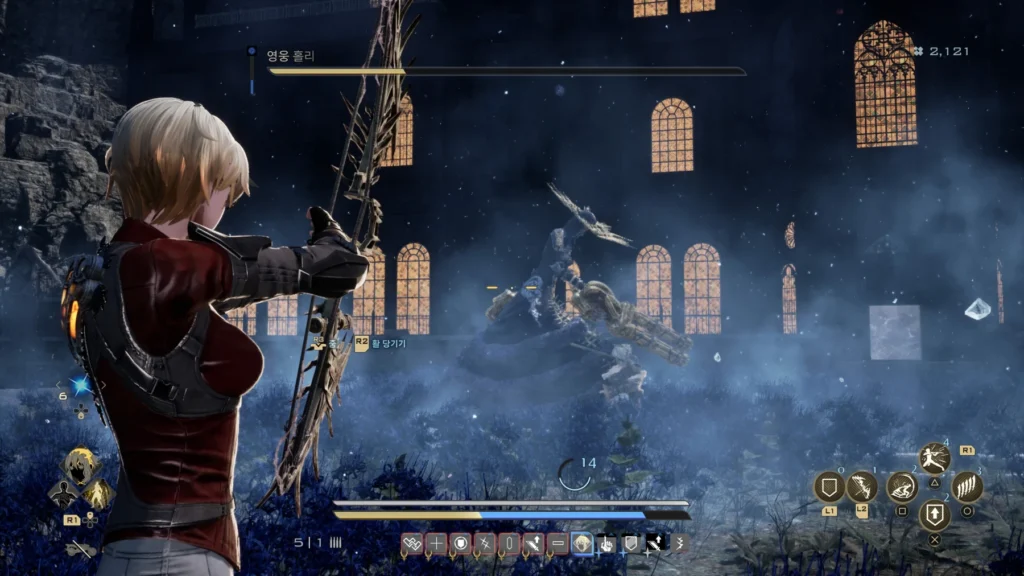
Task: Select the interlocked hearts buff icon
Action: (412, 544)
